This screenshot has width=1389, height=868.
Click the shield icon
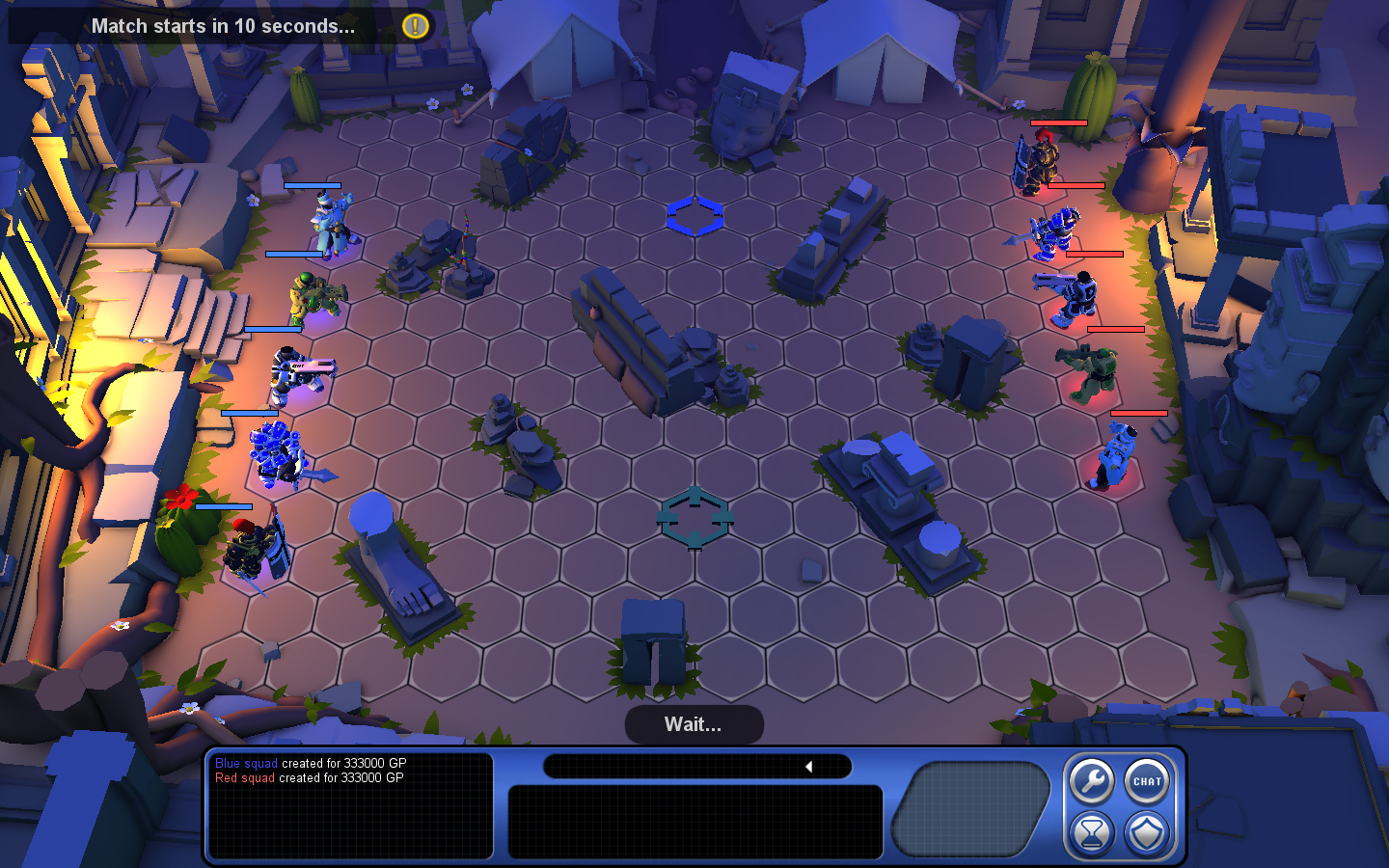[x=1147, y=831]
